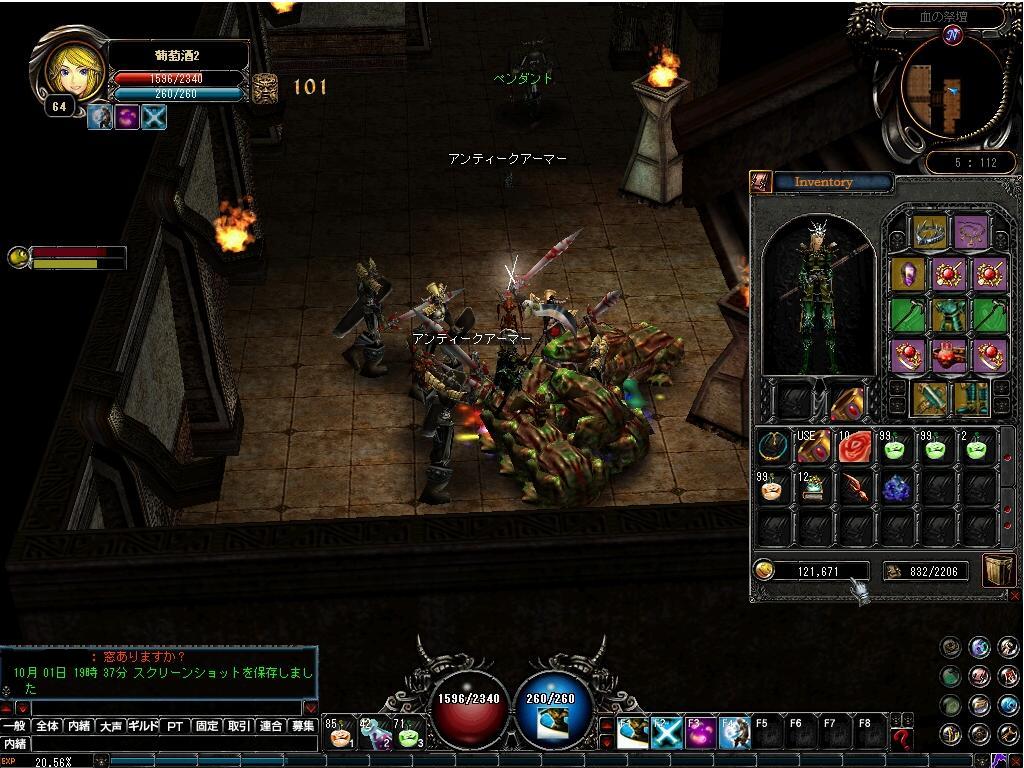
Task: Switch chat to the ギルド channel
Action: coord(143,726)
